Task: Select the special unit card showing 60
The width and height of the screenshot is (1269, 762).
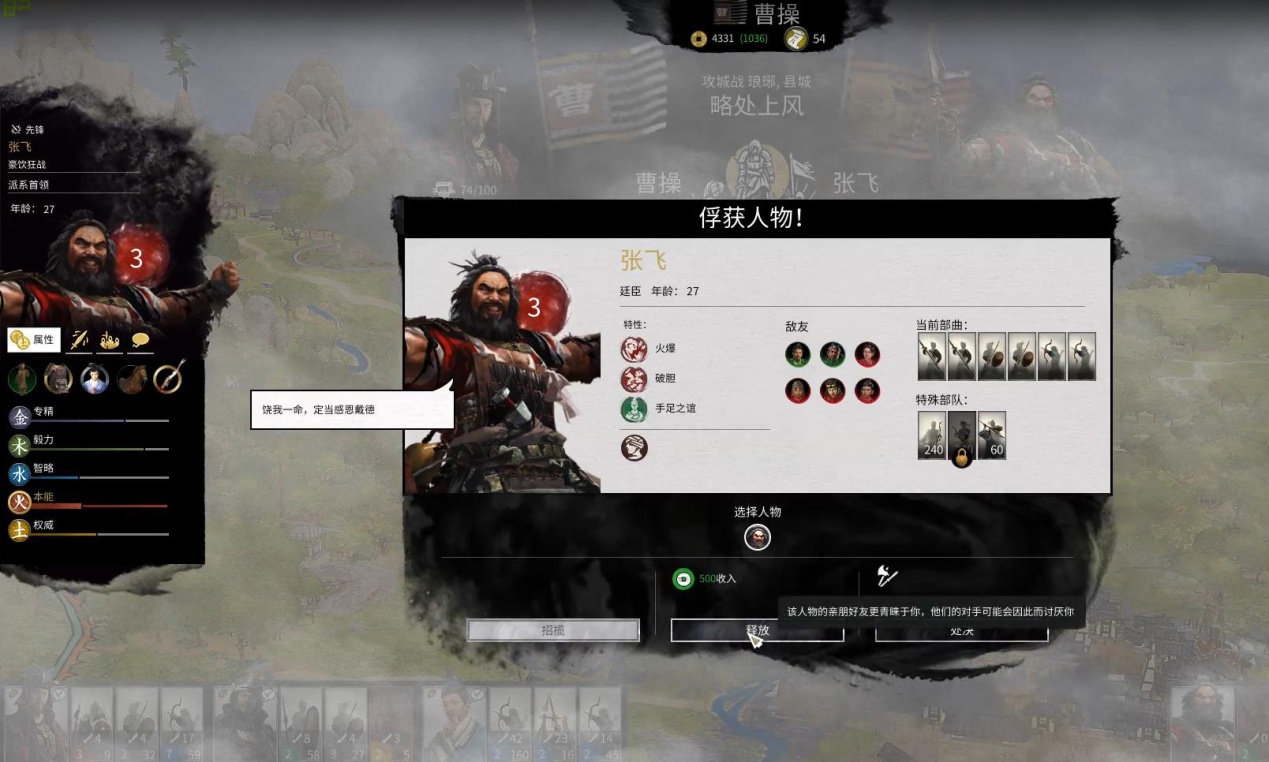Action: coord(992,435)
